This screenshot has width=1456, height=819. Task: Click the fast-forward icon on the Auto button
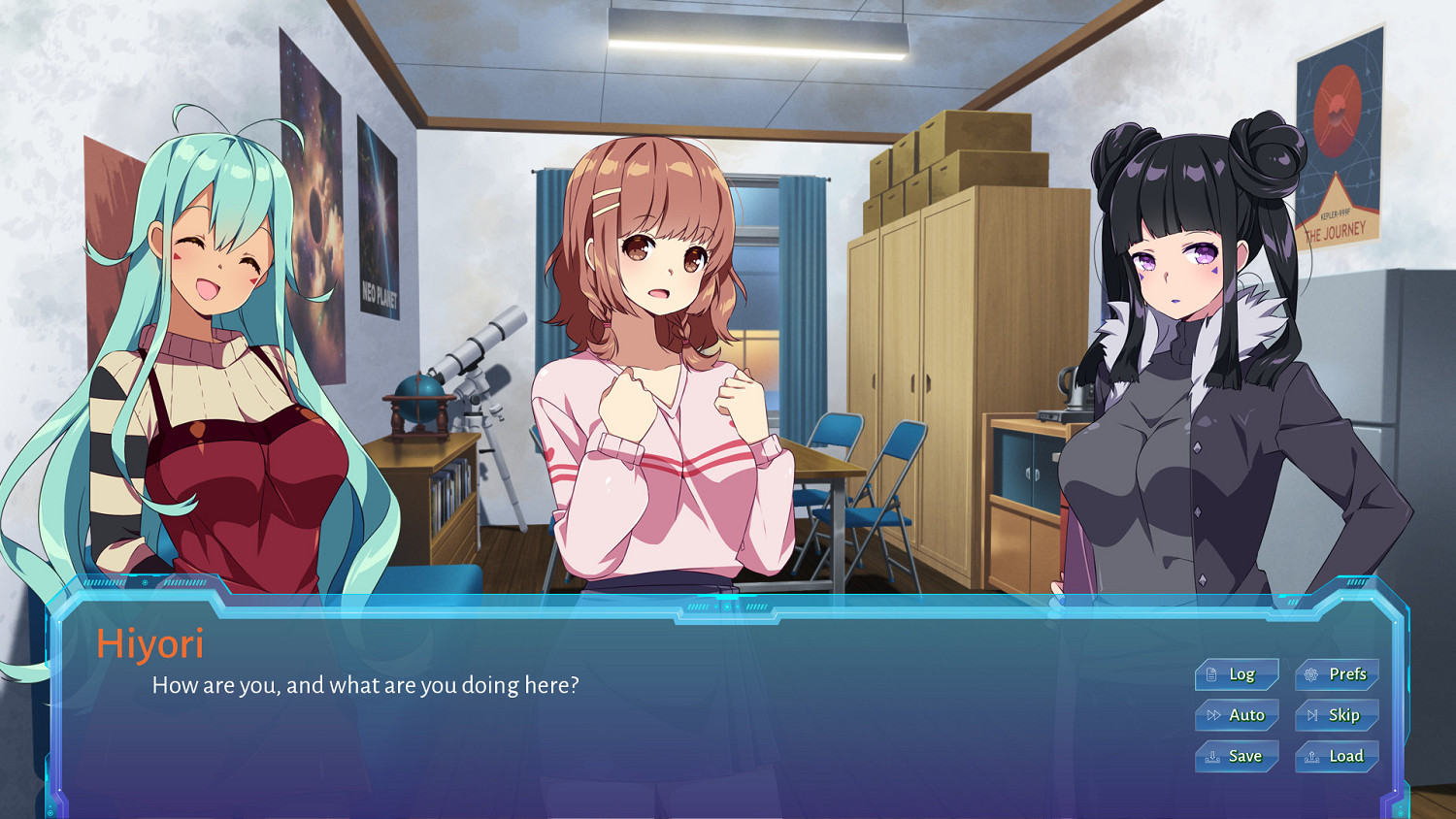point(1213,715)
